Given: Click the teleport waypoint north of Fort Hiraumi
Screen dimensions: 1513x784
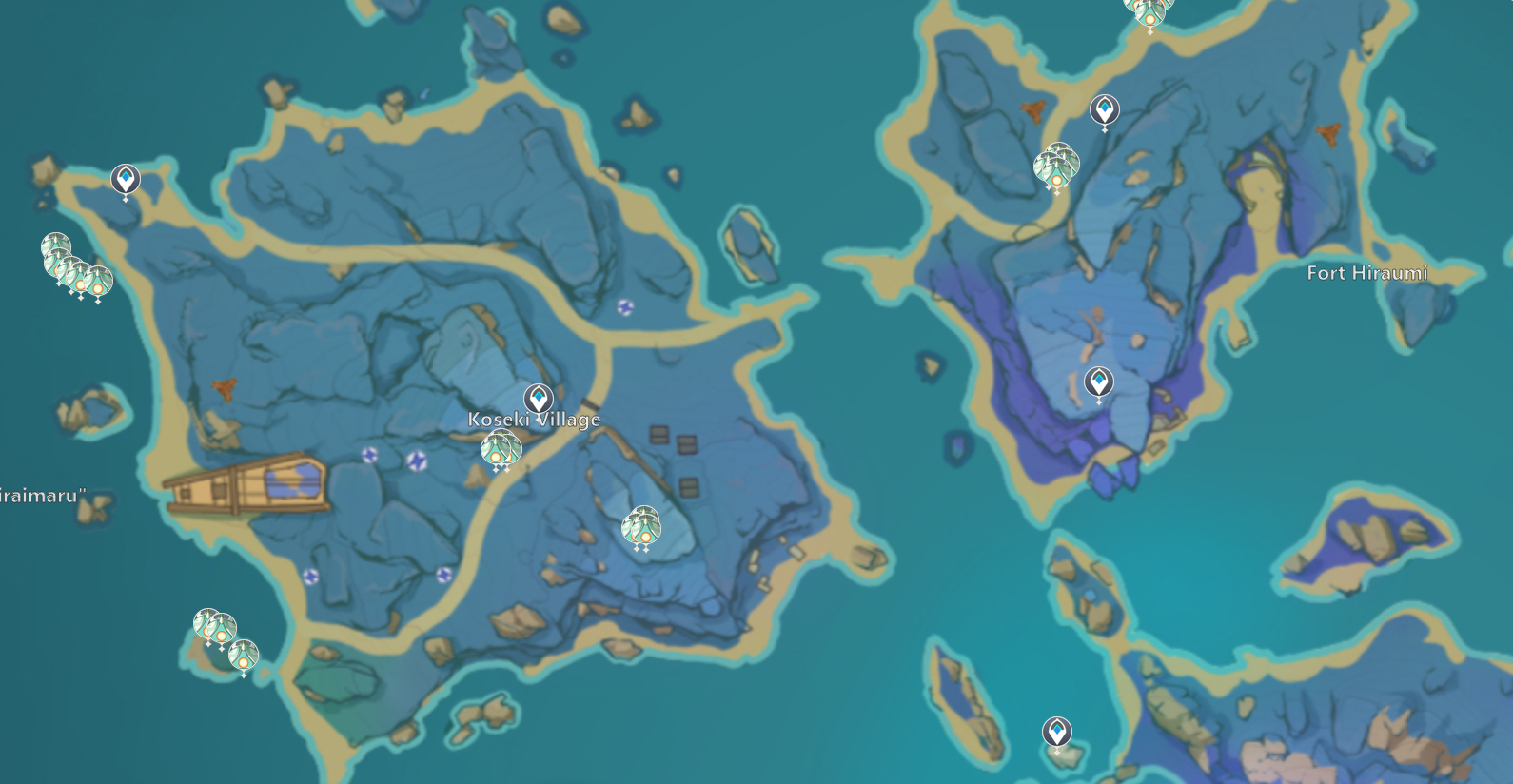Looking at the screenshot, I should coord(1102,110).
